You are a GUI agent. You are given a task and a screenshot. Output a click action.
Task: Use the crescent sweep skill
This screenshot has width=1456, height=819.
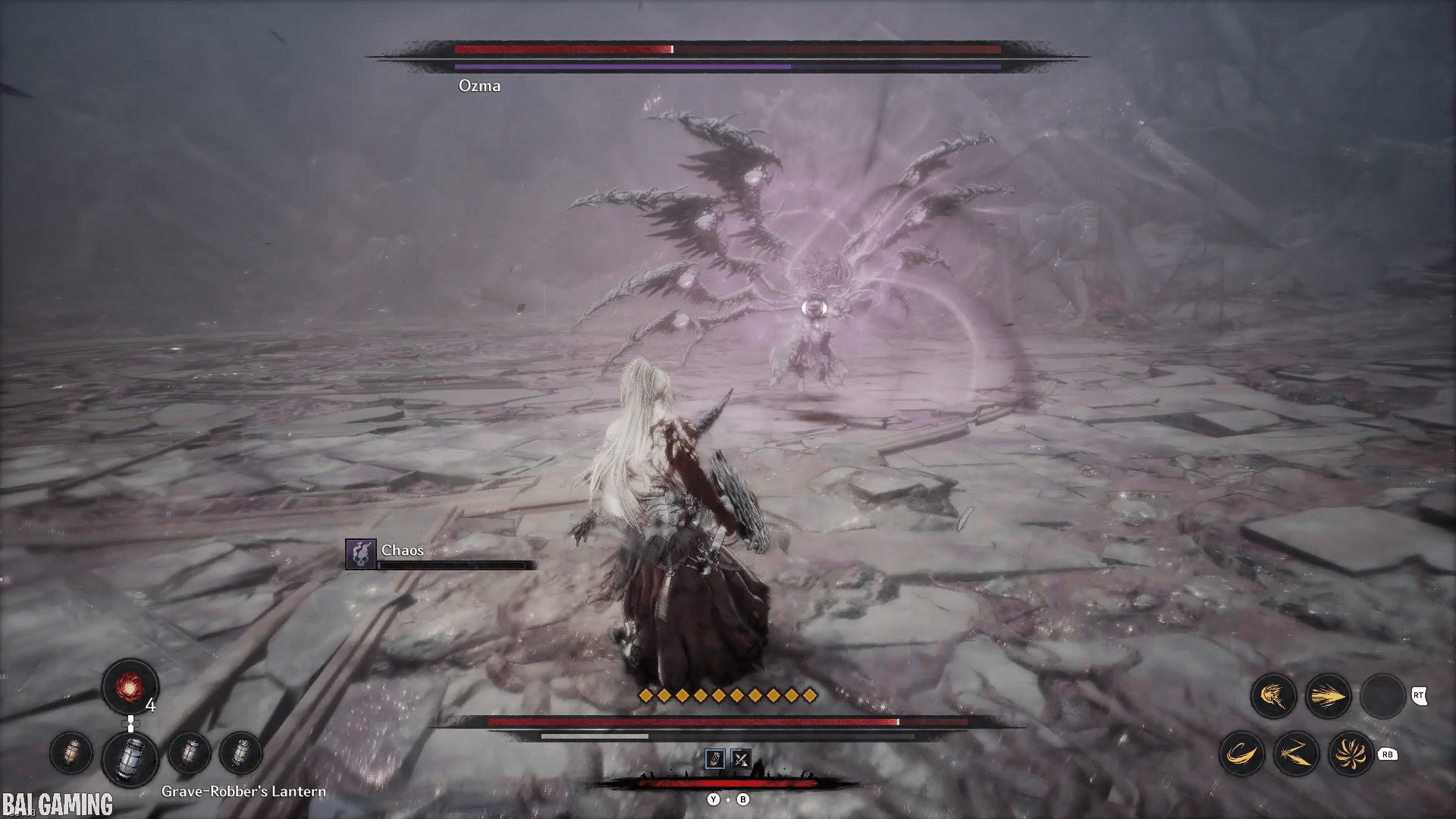coord(1241,754)
